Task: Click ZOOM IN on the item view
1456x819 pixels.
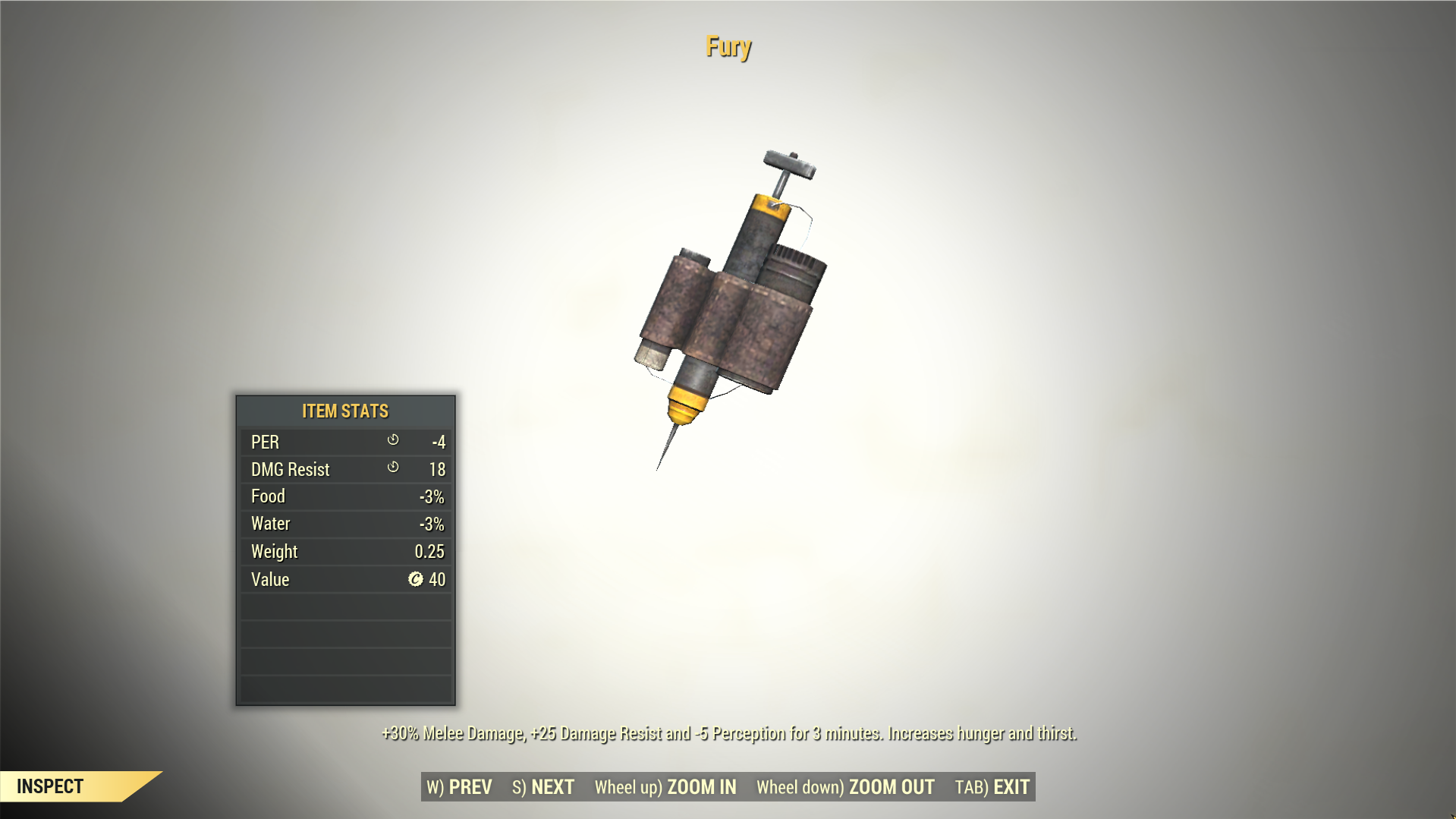Action: pyautogui.click(x=665, y=787)
